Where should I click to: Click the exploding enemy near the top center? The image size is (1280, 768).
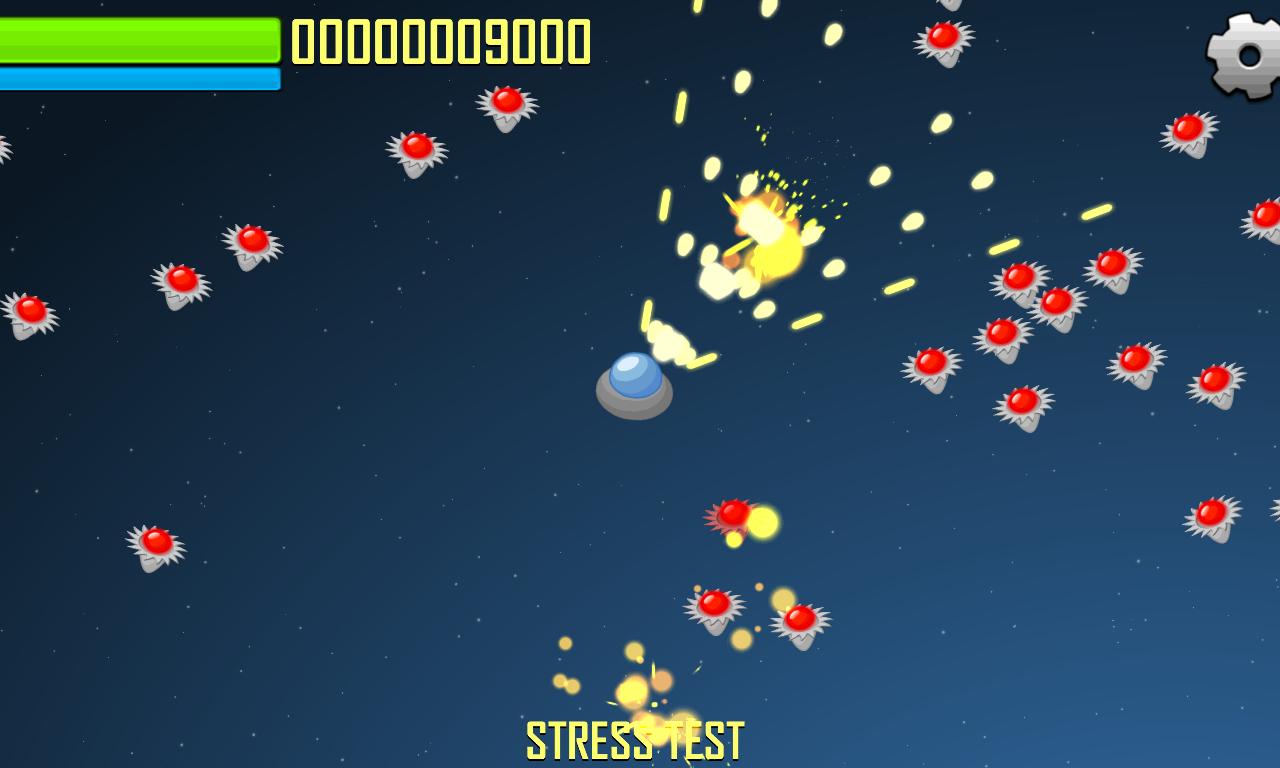click(x=765, y=230)
